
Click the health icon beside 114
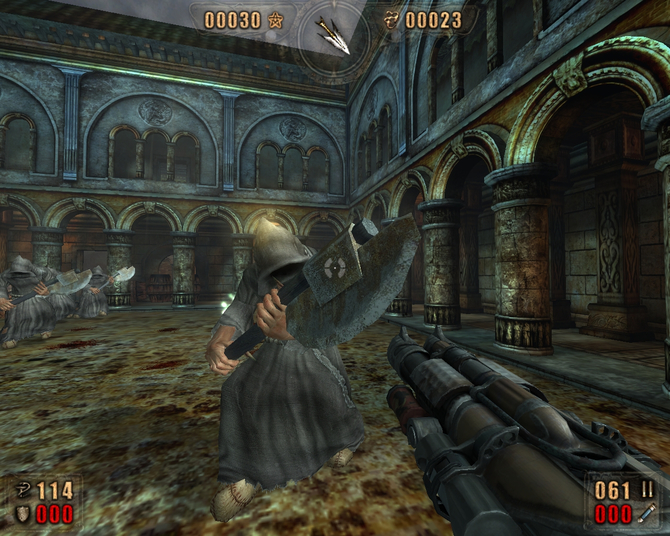tap(22, 491)
